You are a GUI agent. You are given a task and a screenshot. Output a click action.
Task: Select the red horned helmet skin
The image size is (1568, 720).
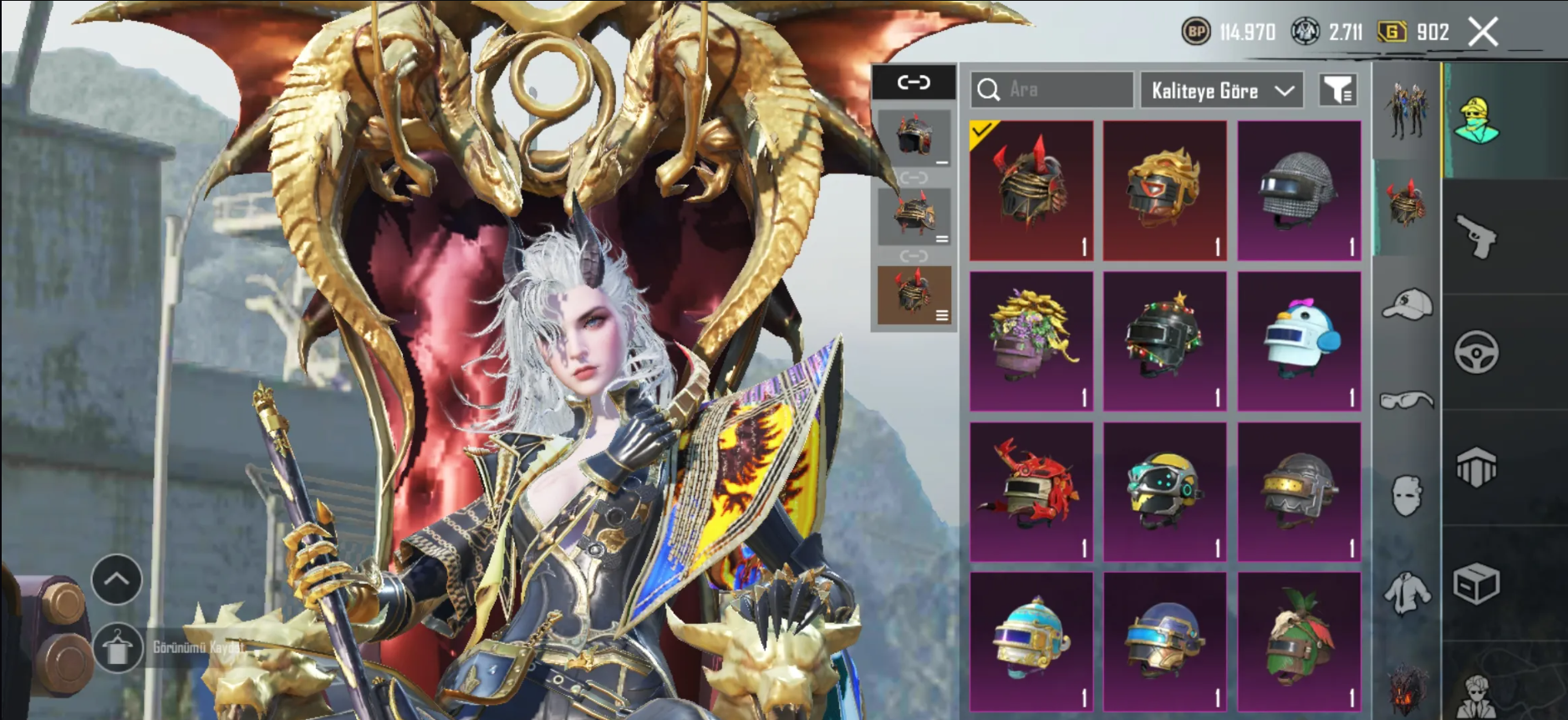click(x=1031, y=190)
